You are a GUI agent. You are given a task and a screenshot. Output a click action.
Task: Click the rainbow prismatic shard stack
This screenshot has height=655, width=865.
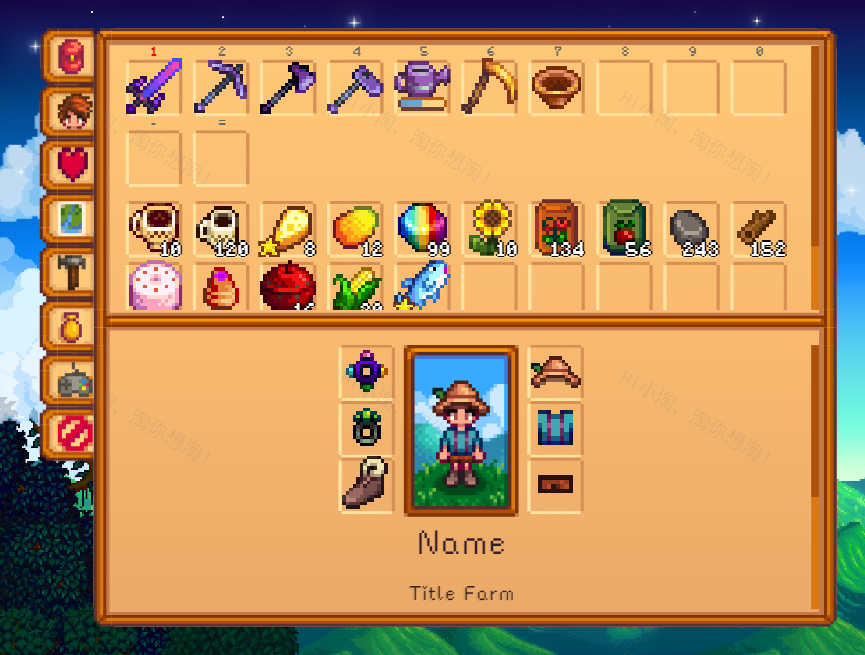[x=422, y=228]
